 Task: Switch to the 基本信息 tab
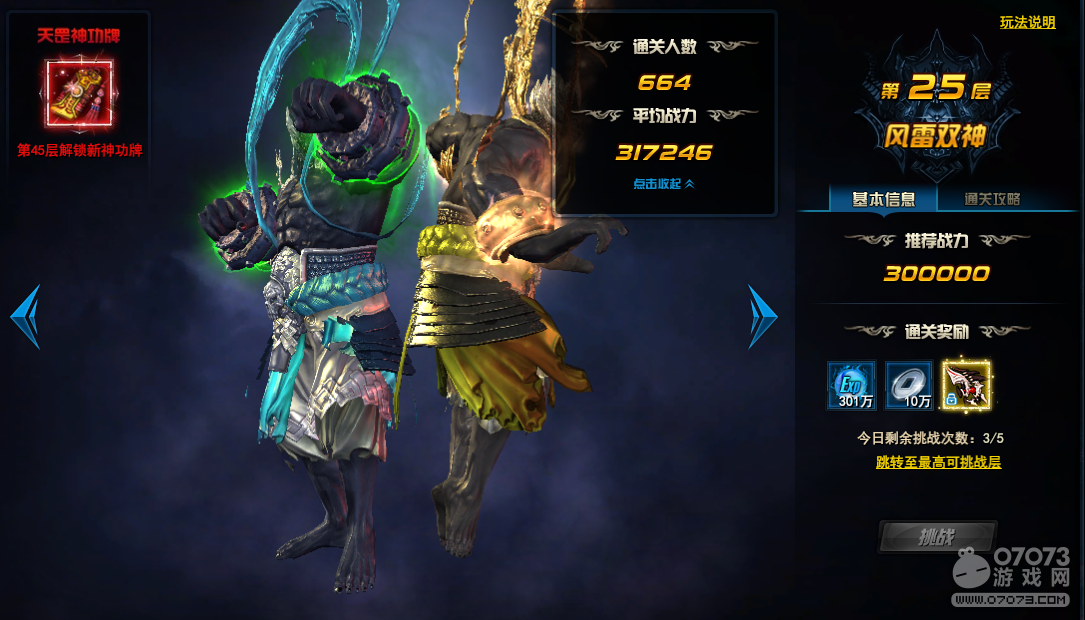pyautogui.click(x=883, y=199)
